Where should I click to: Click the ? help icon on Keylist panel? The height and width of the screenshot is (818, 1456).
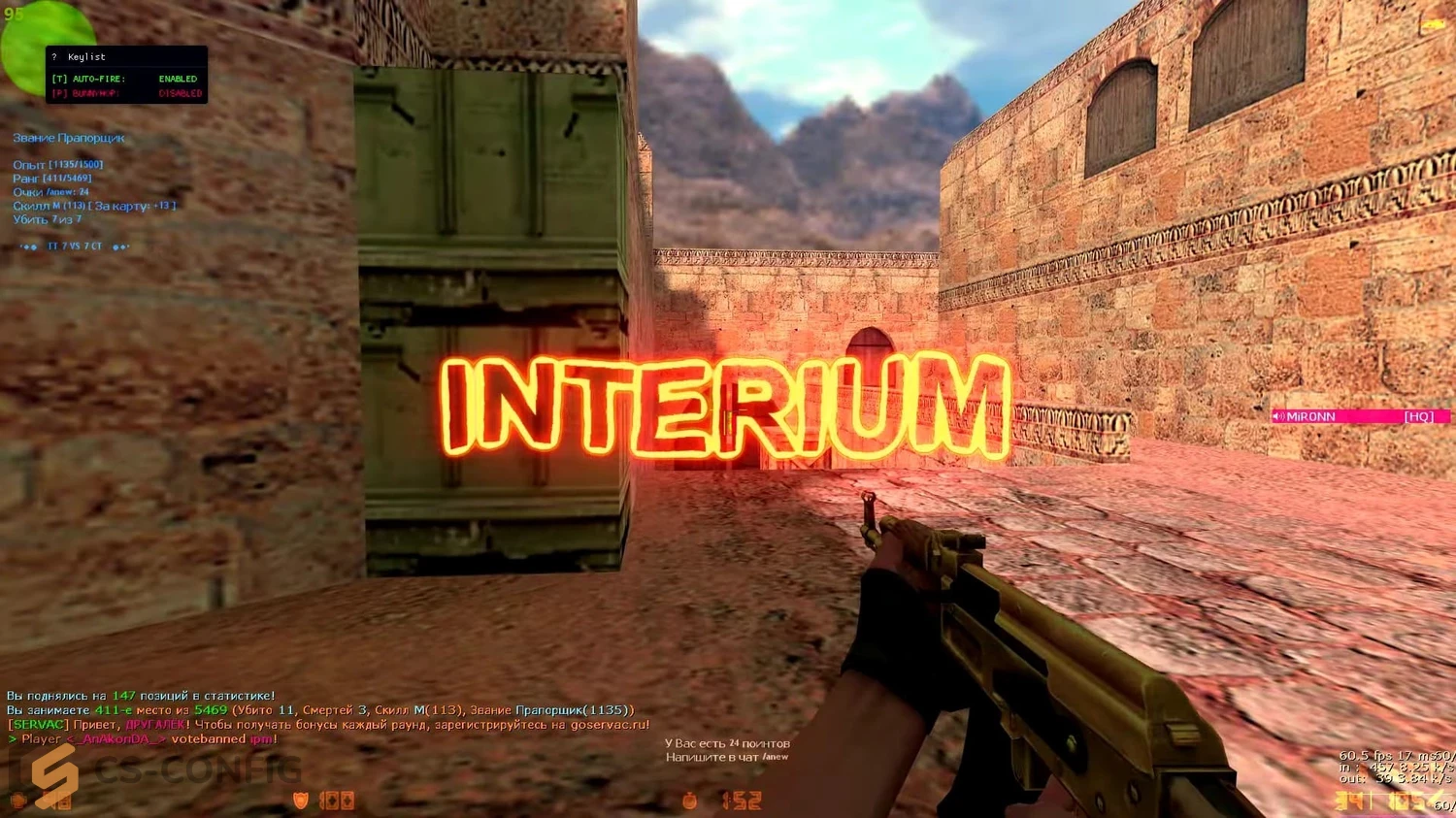tap(54, 57)
